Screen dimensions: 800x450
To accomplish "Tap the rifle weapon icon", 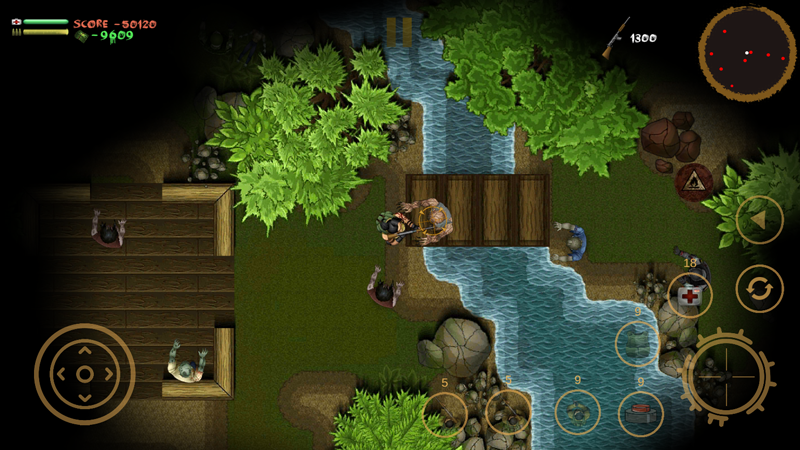I will 616,37.
